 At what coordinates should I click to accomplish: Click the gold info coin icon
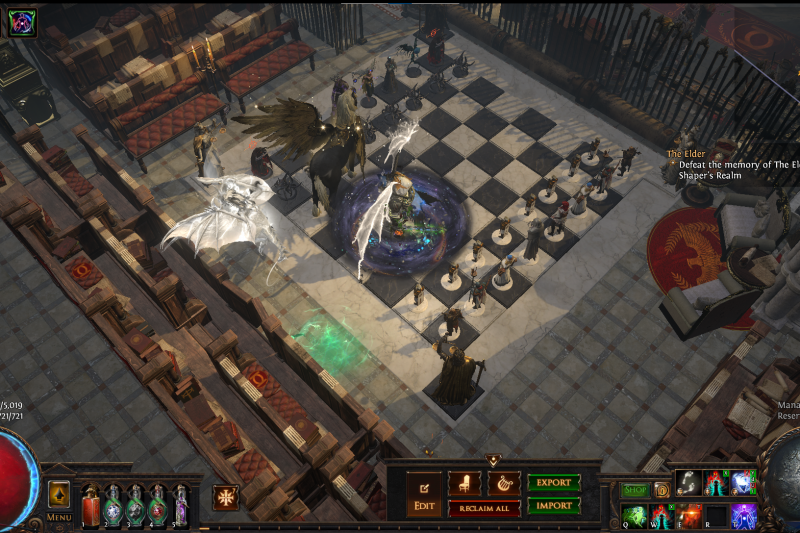pos(662,490)
